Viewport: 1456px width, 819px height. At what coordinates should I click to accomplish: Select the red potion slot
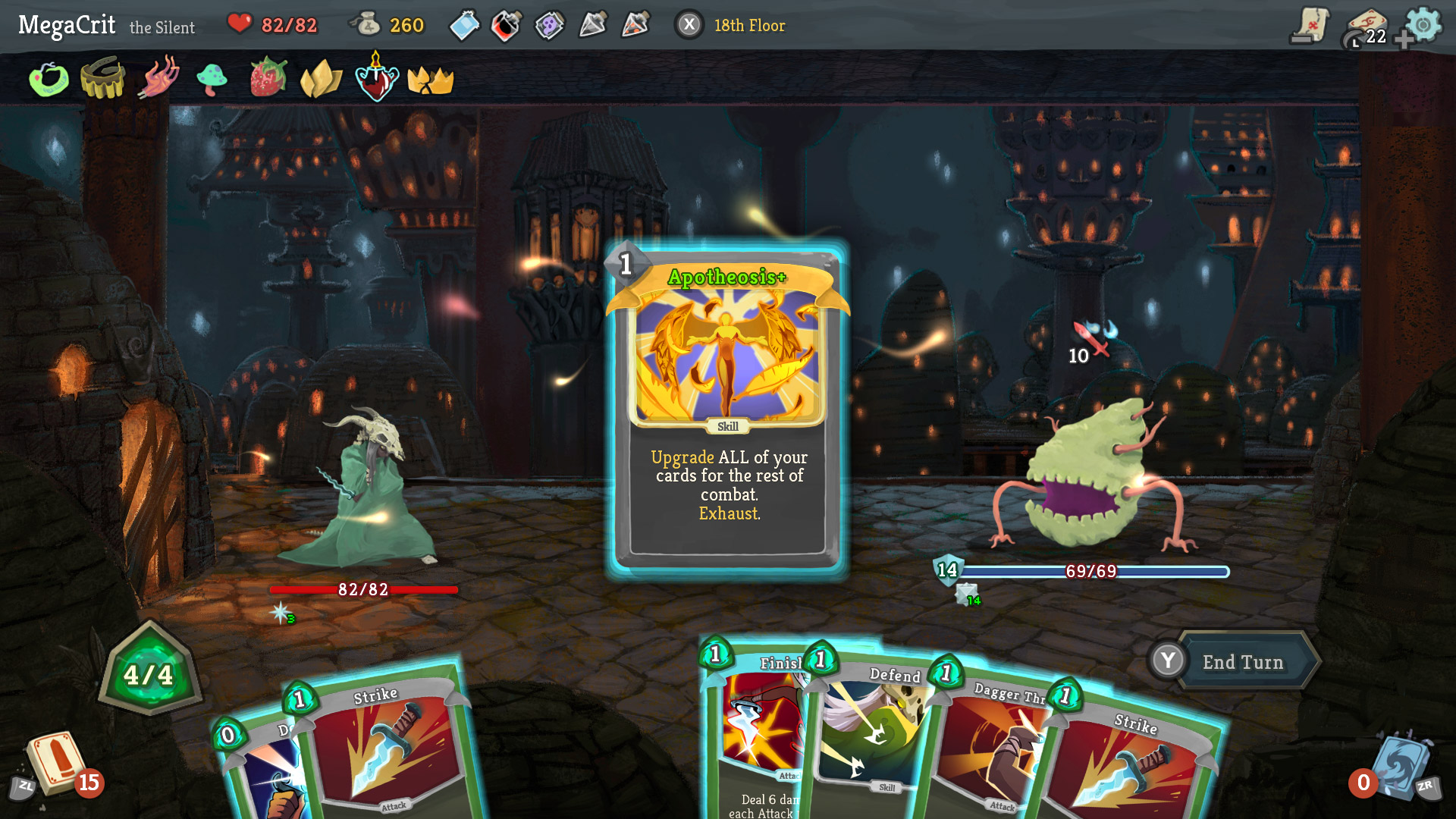[x=507, y=26]
